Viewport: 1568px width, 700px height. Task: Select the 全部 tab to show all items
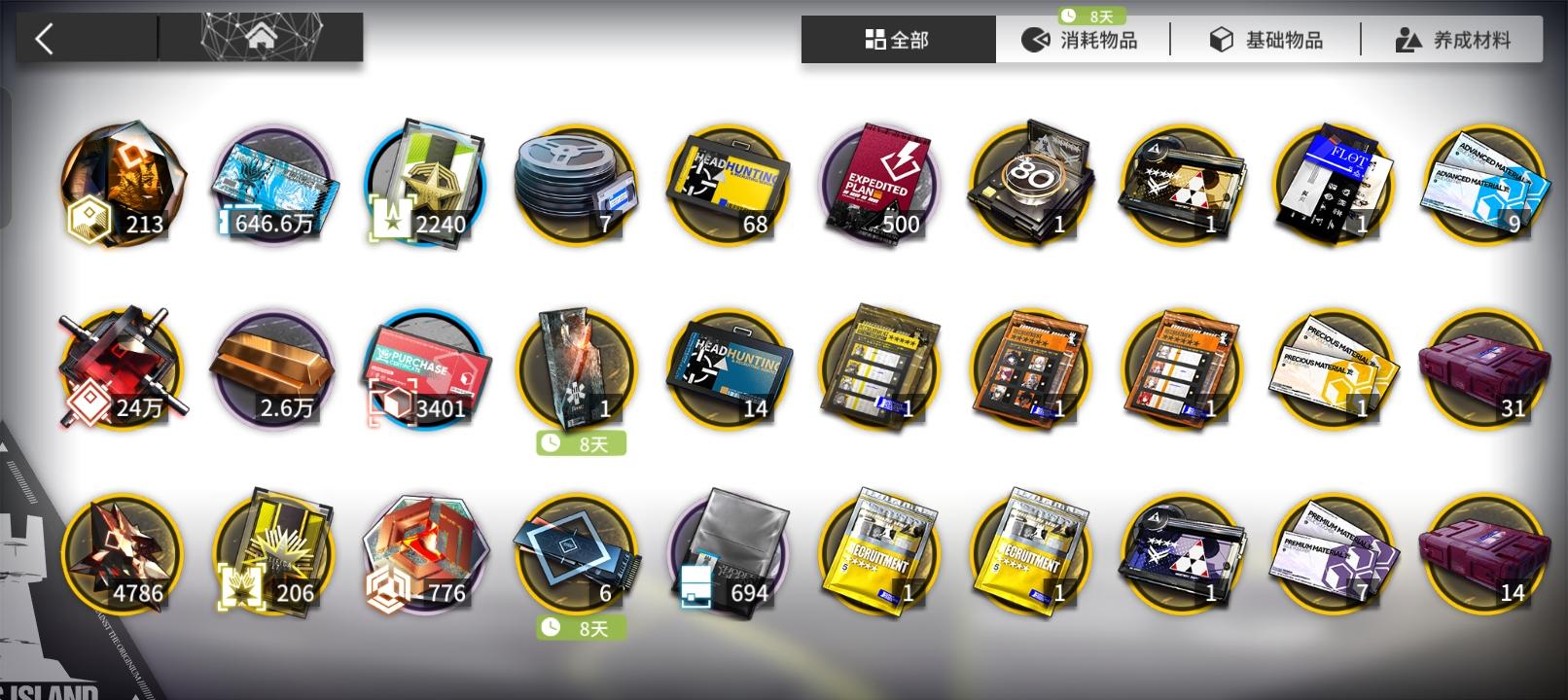[899, 41]
